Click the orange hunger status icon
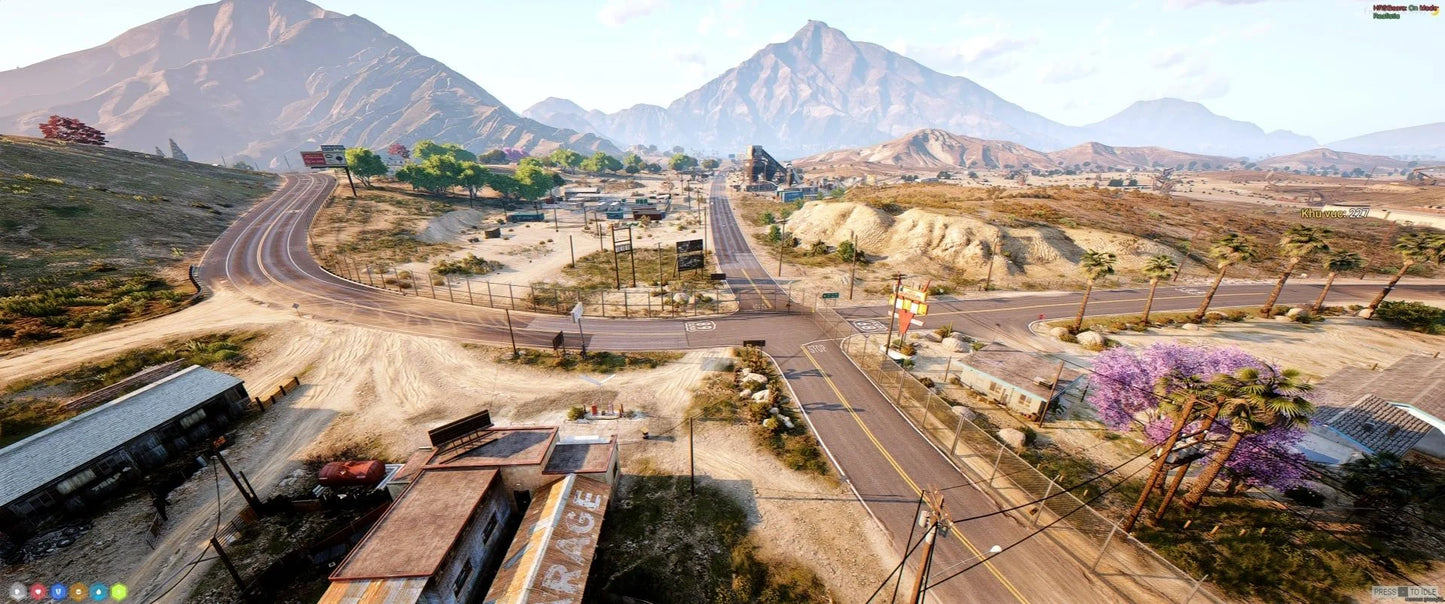This screenshot has width=1445, height=604. click(x=78, y=591)
